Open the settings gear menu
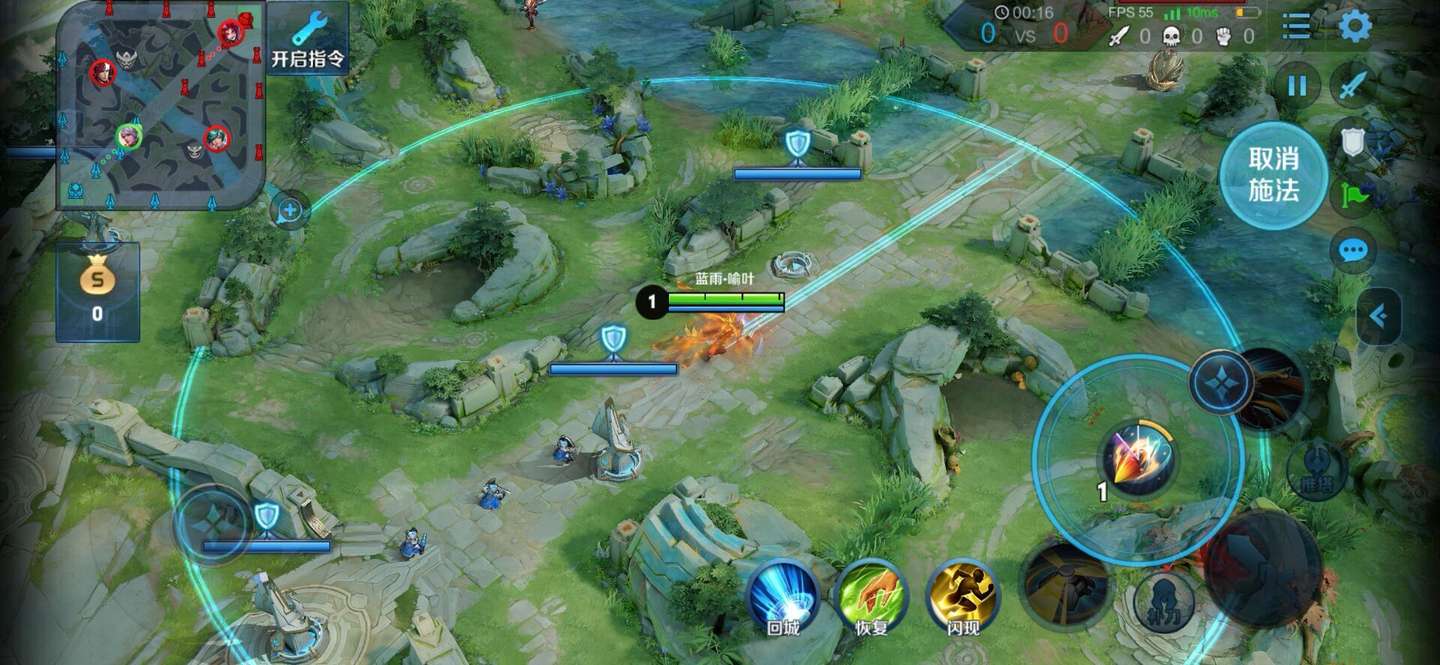This screenshot has width=1440, height=665. coord(1354,26)
